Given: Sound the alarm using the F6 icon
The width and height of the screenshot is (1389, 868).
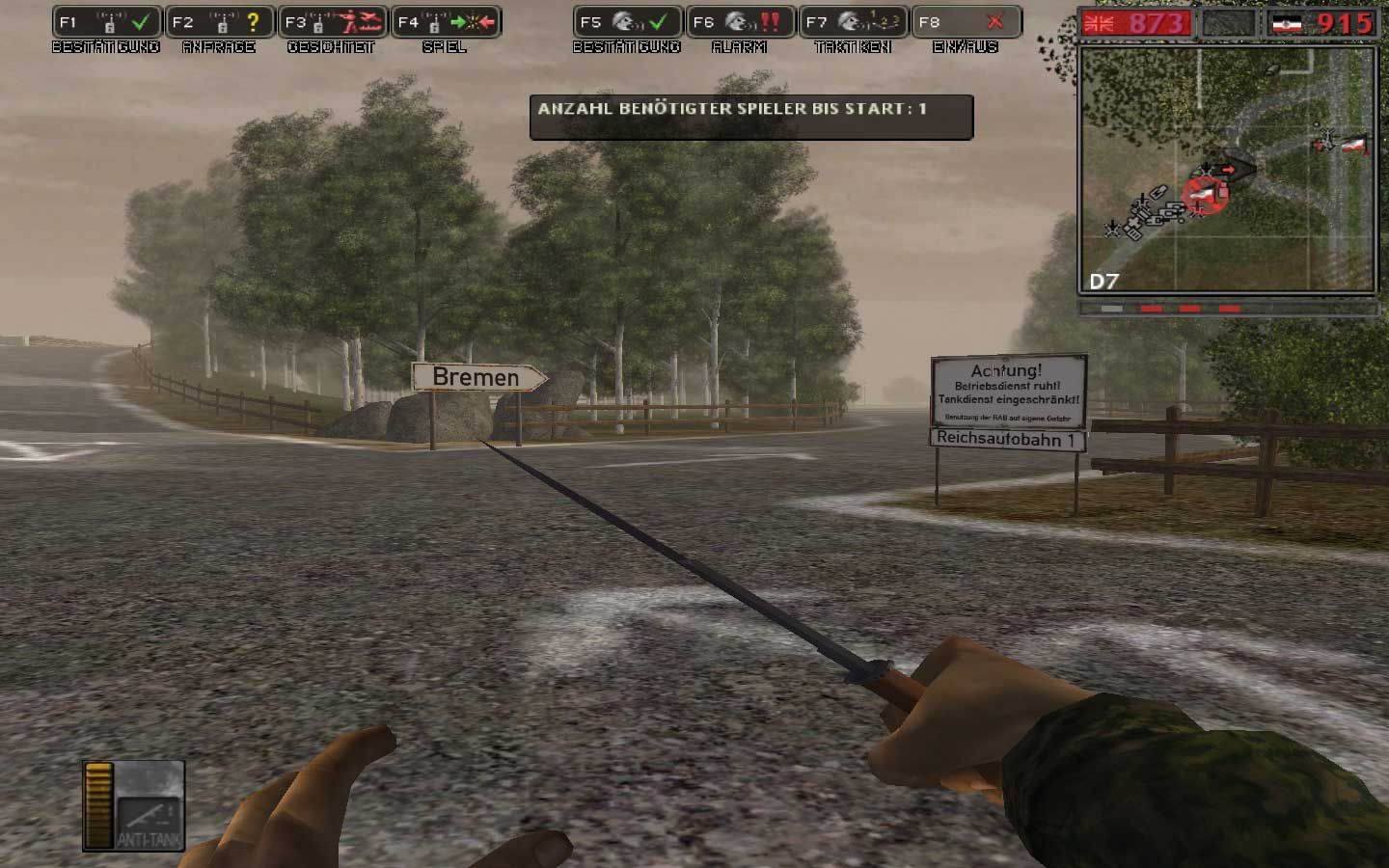Looking at the screenshot, I should (739, 20).
